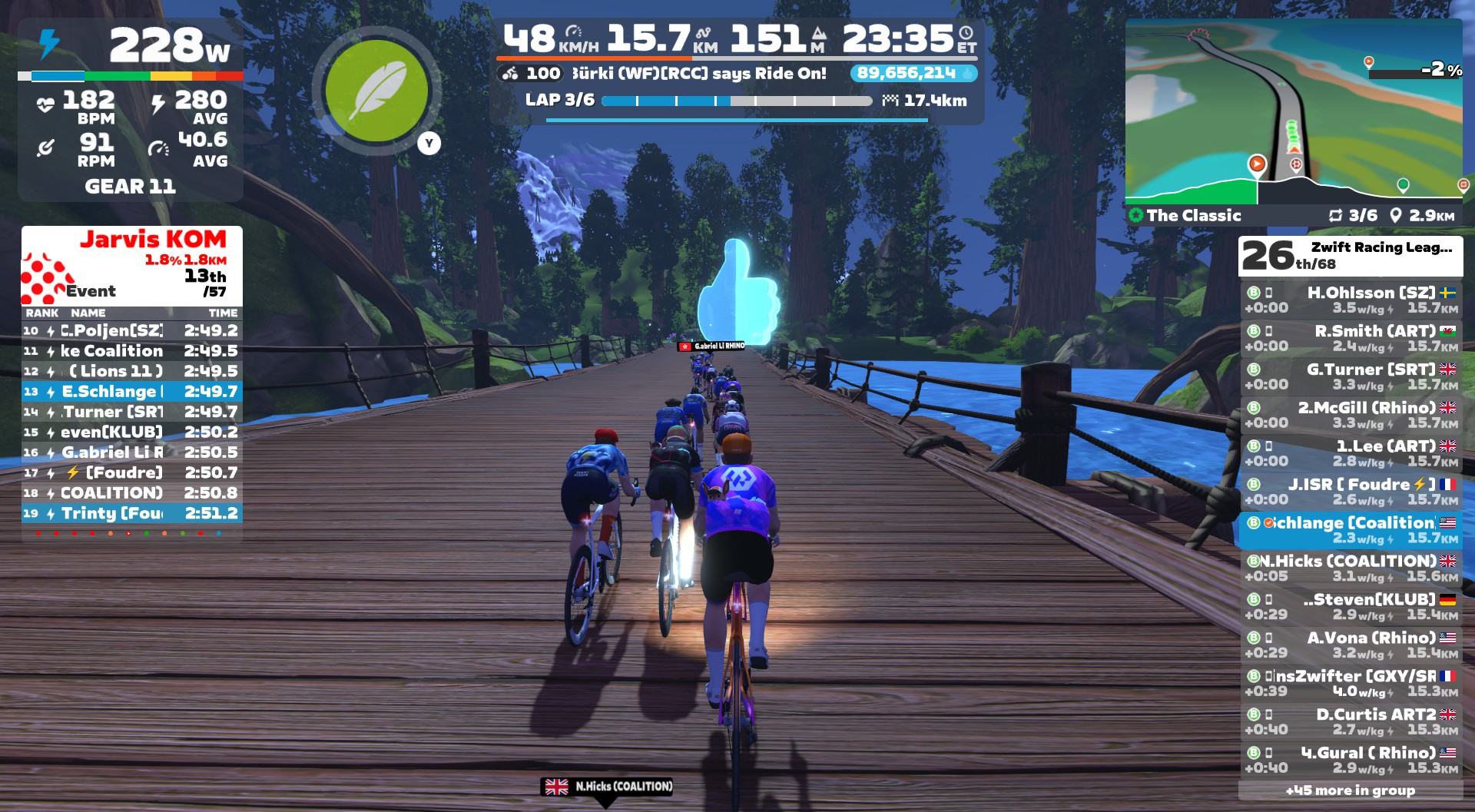Activate the feather Lightweight power-up
1475x812 pixels.
[x=376, y=90]
